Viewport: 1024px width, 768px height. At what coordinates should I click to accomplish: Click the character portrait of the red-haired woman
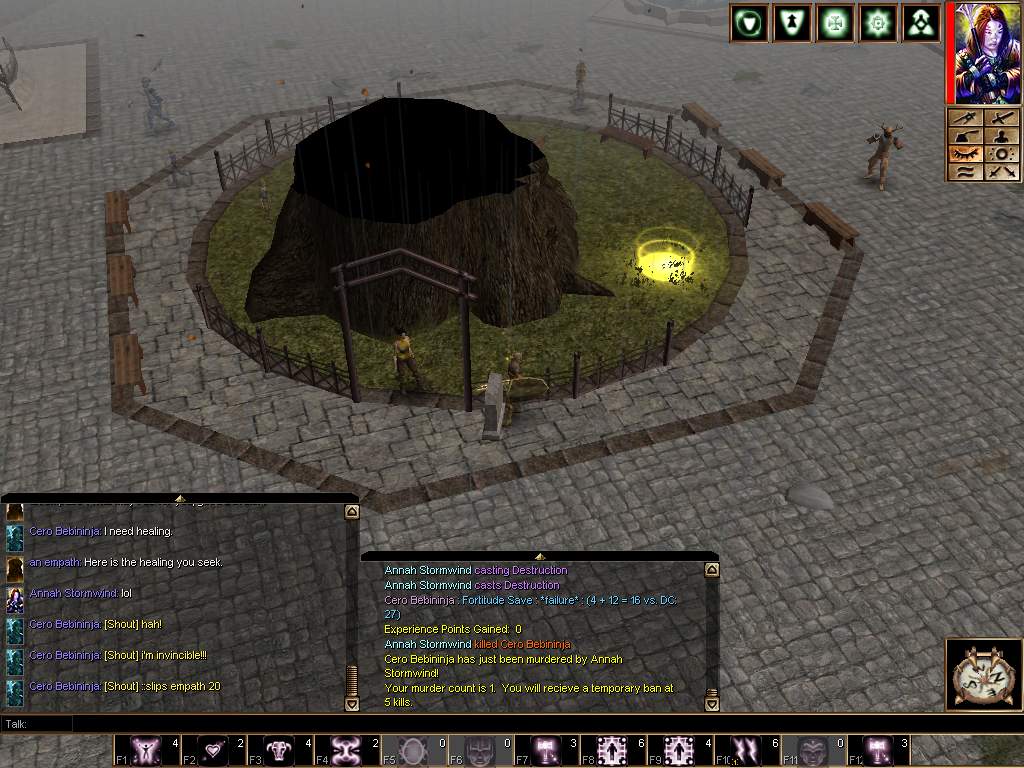click(x=981, y=53)
